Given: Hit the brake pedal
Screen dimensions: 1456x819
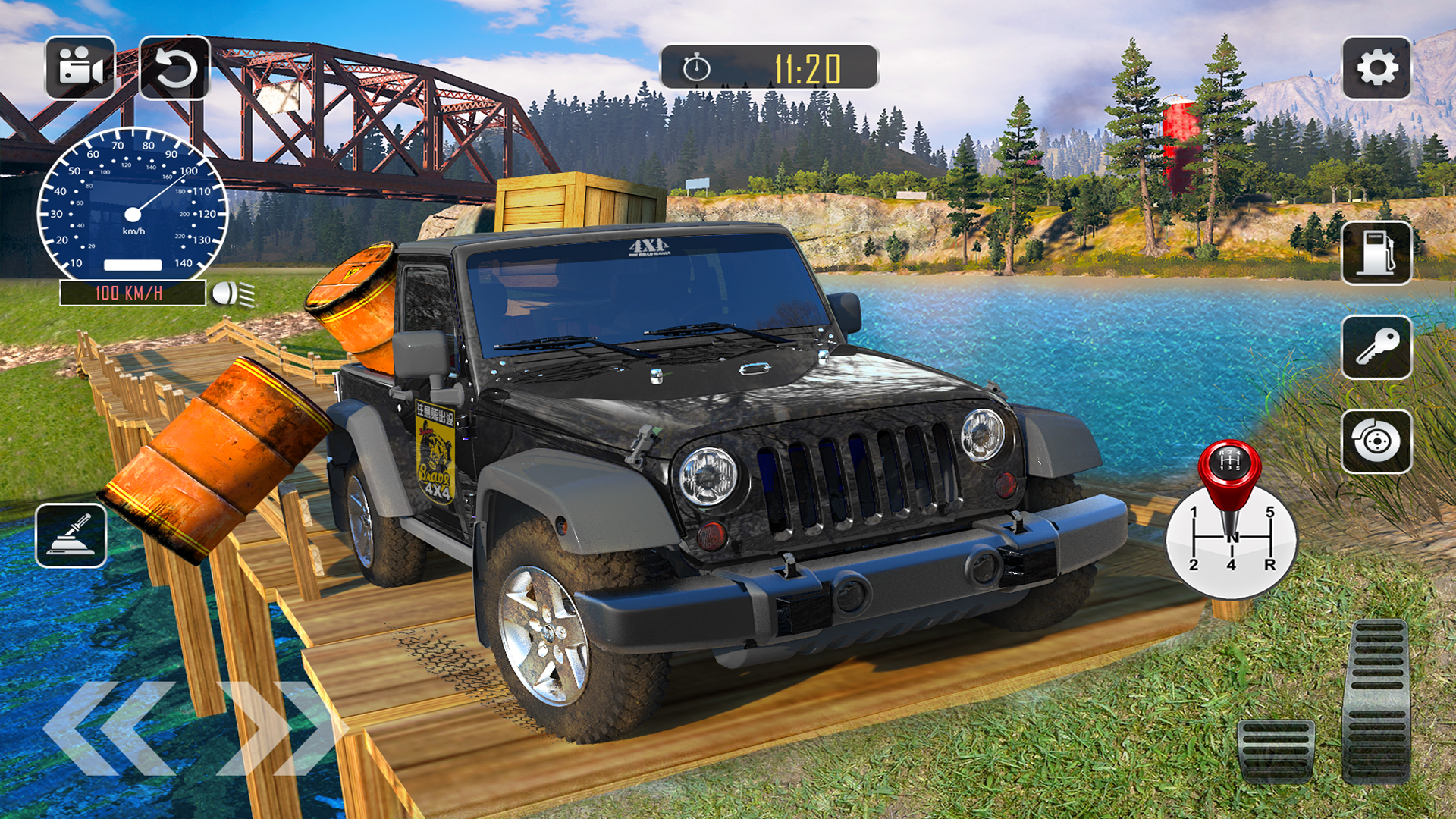Looking at the screenshot, I should (x=1276, y=751).
